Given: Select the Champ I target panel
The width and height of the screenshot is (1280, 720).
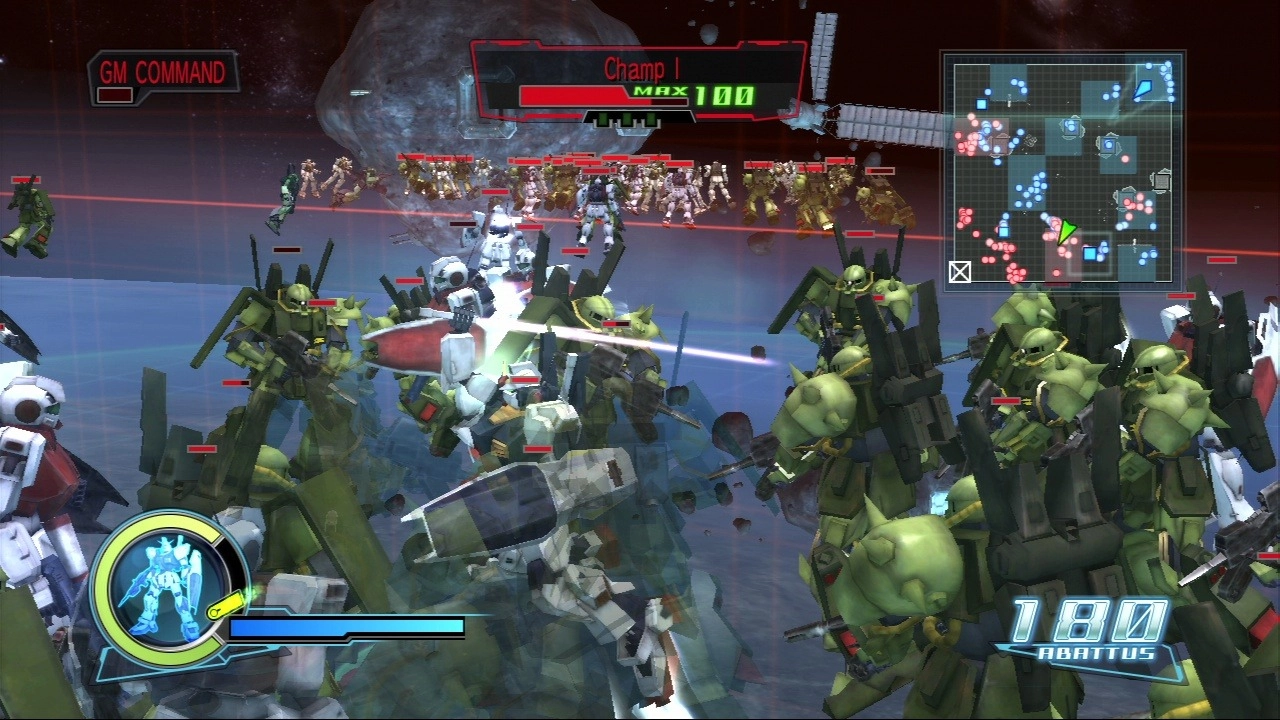Looking at the screenshot, I should pyautogui.click(x=638, y=82).
